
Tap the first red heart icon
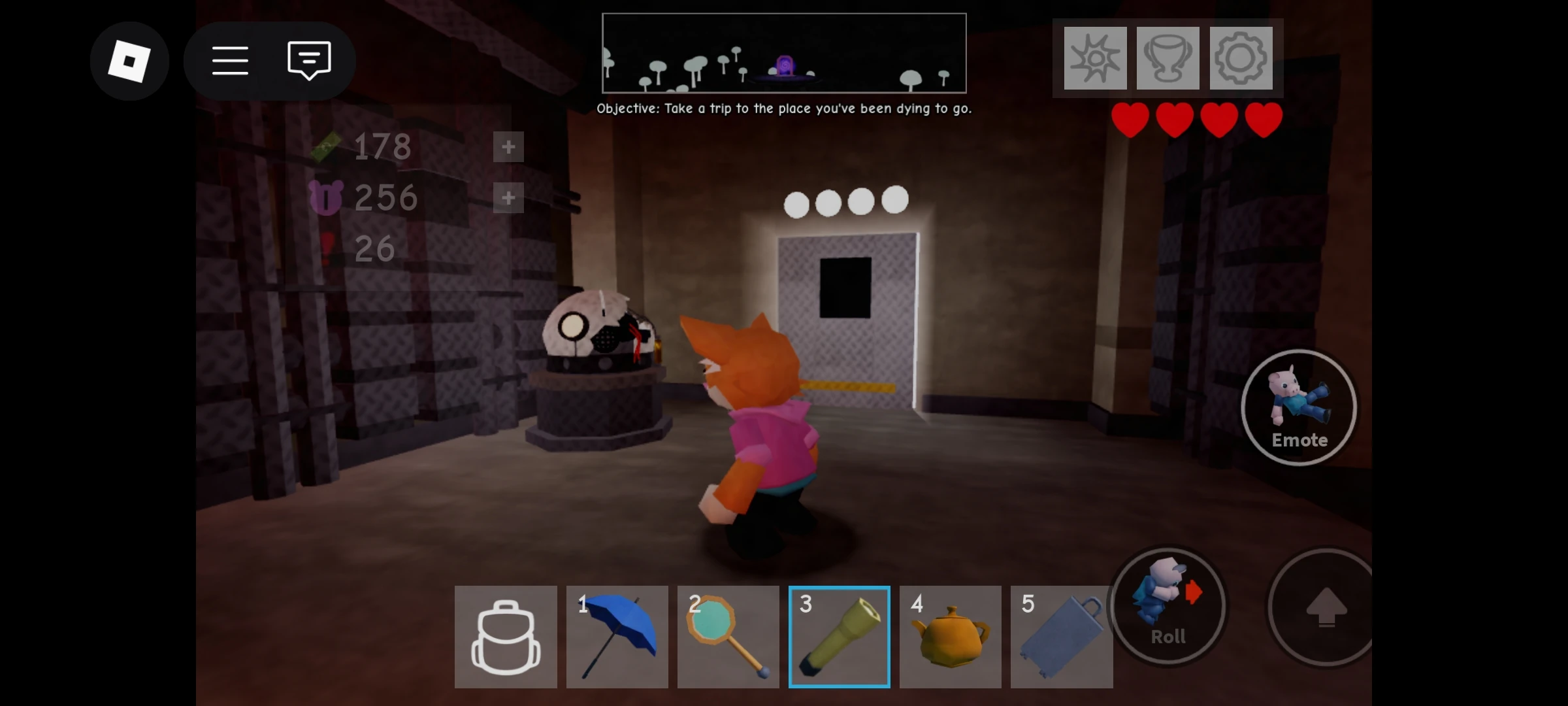[x=1132, y=120]
